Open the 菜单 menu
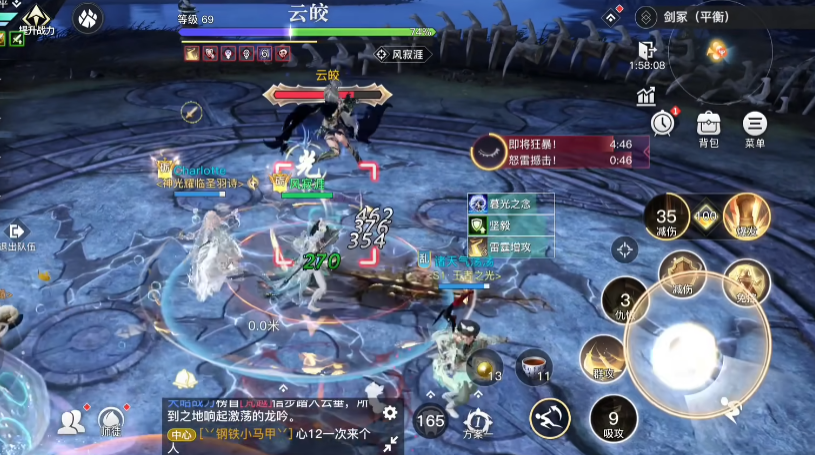 coord(754,127)
